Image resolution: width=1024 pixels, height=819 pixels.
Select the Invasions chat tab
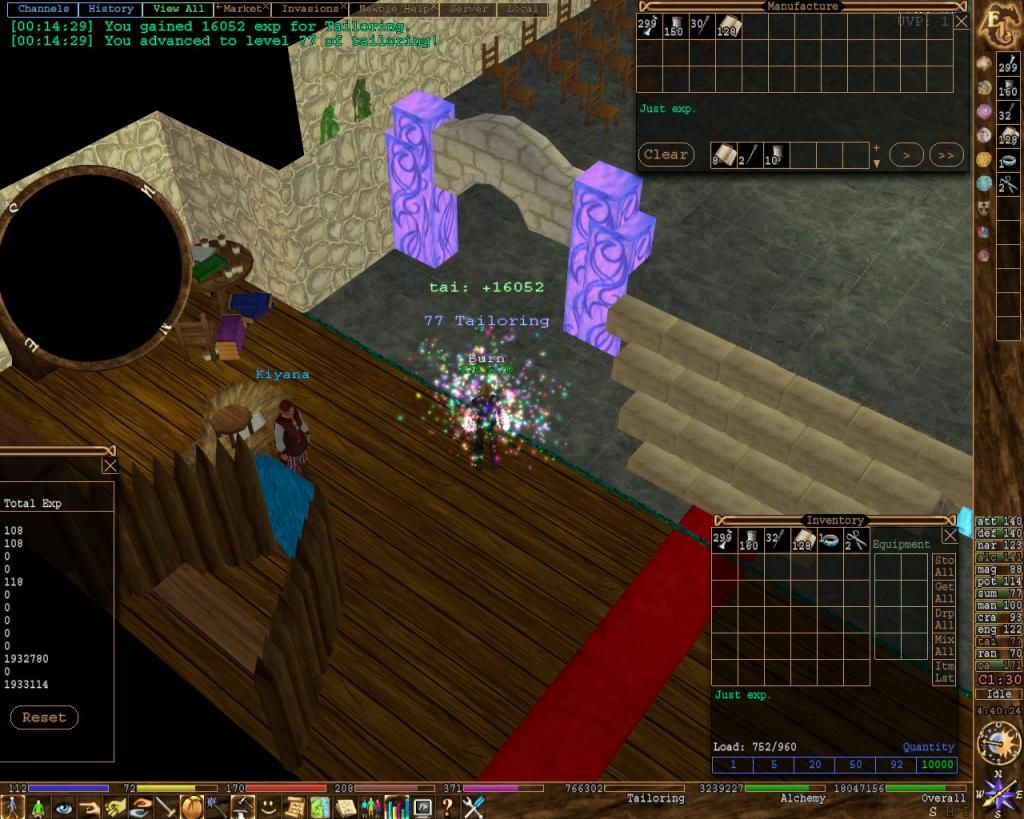tap(309, 9)
